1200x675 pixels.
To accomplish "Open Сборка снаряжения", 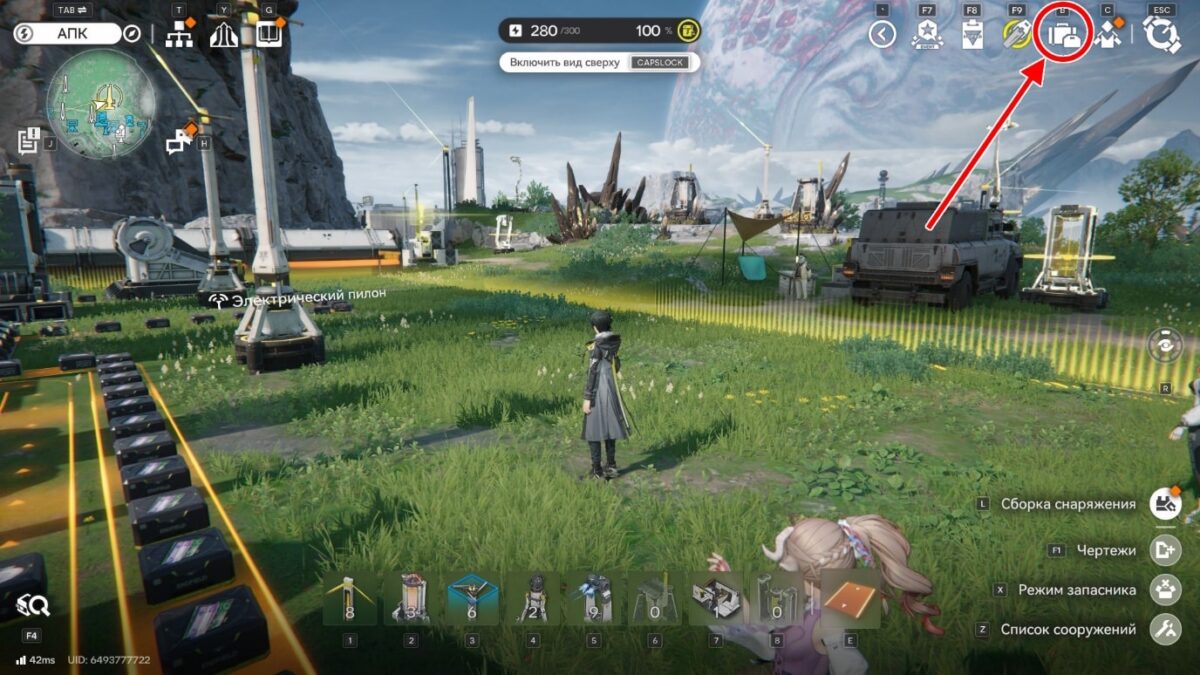I will 1166,504.
